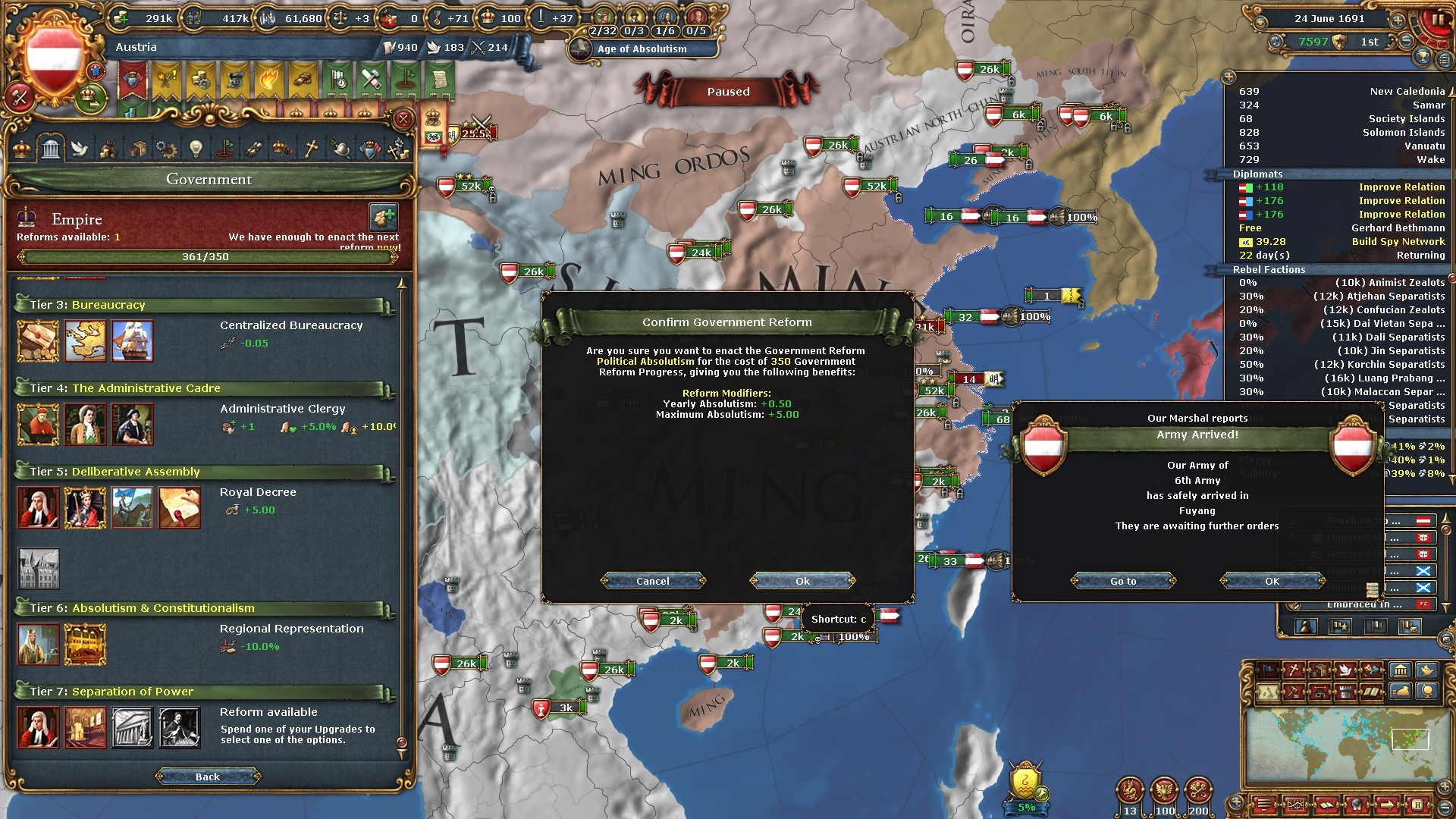Viewport: 1456px width, 819px height.
Task: Click the Back button in Government panel
Action: click(x=208, y=777)
